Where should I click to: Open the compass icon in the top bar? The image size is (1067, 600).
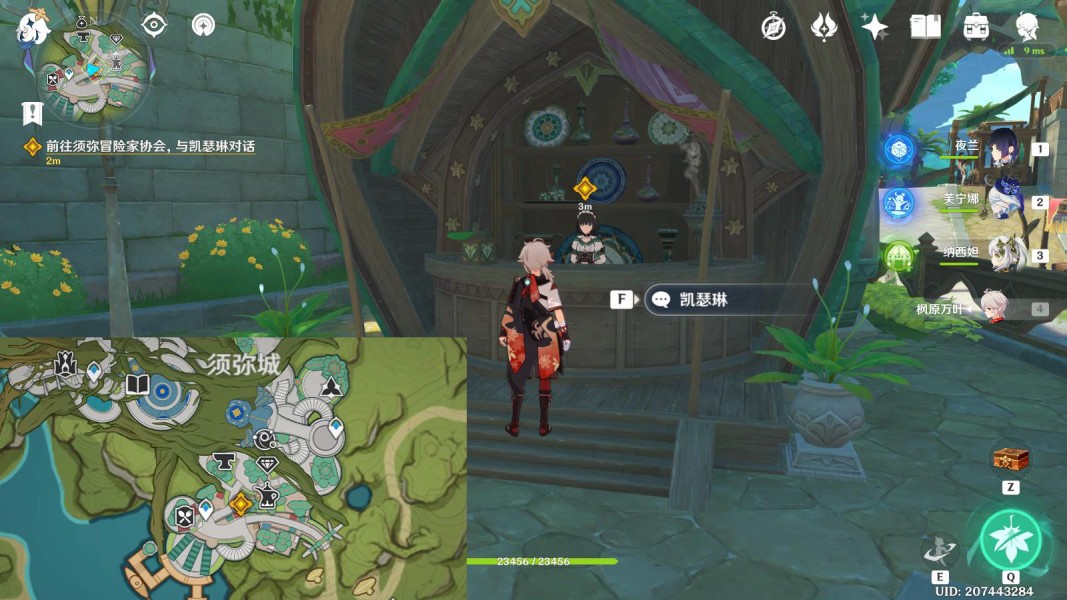tap(773, 27)
